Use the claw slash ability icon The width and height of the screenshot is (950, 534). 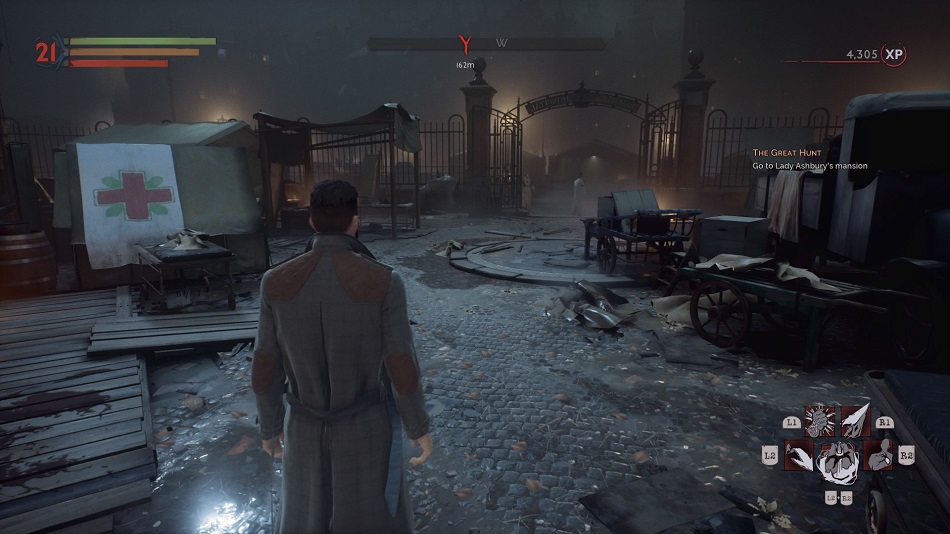[x=800, y=457]
